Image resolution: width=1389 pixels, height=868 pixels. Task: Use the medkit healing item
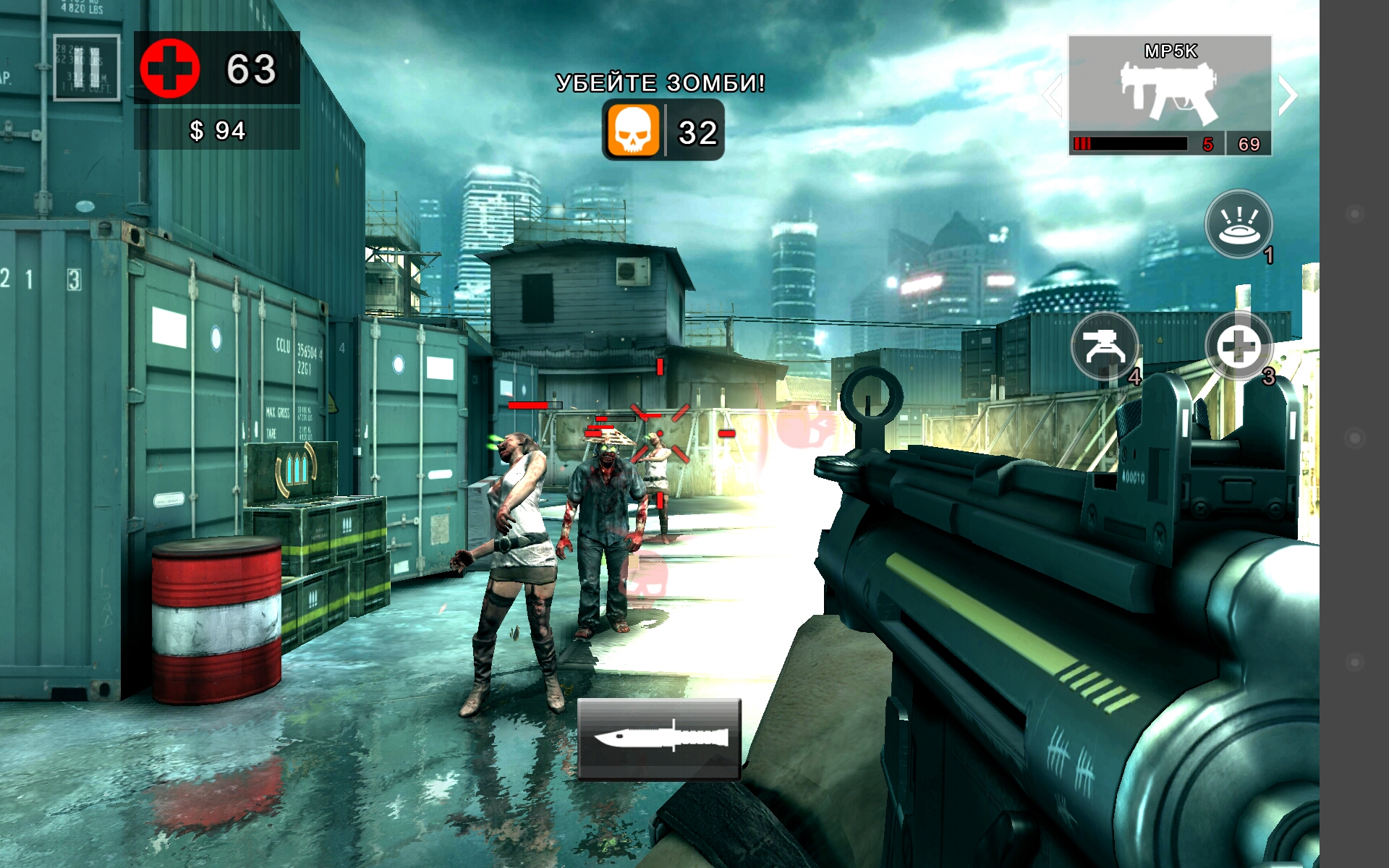coord(1238,346)
